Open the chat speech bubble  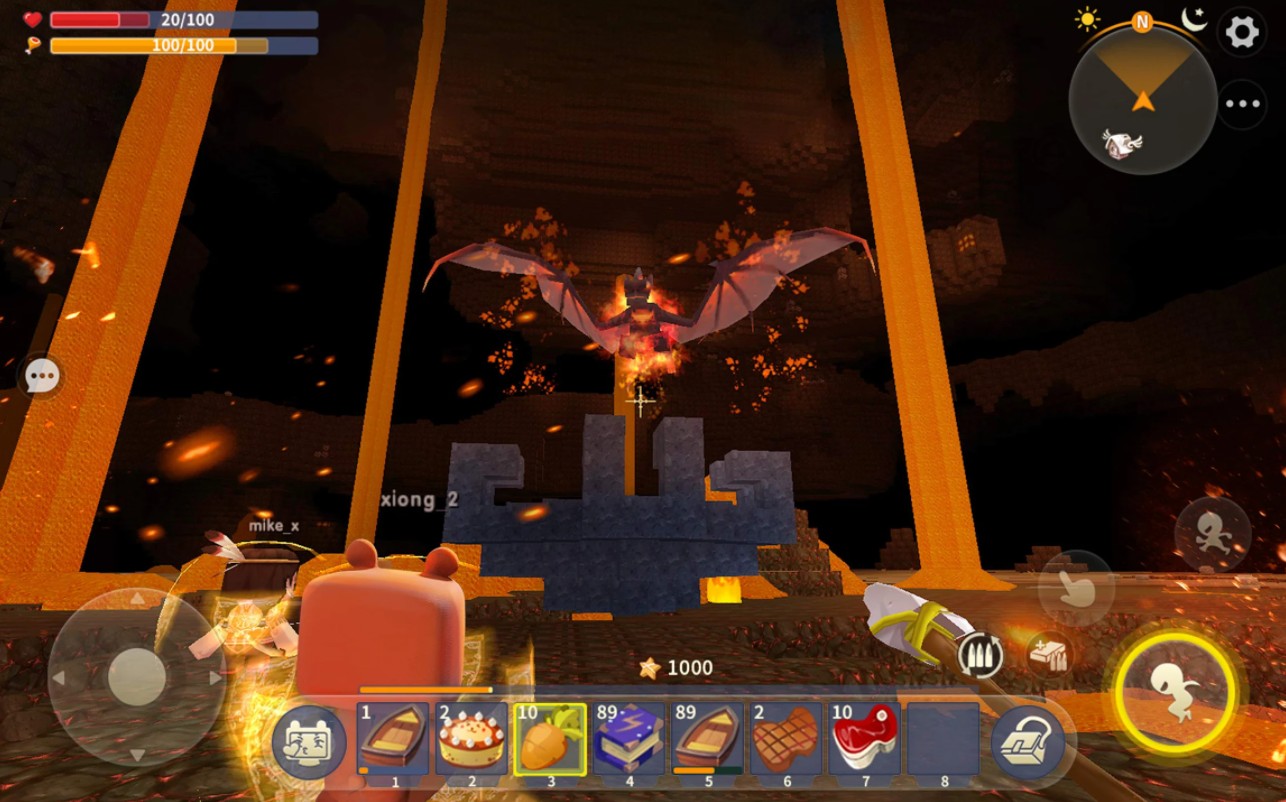42,377
